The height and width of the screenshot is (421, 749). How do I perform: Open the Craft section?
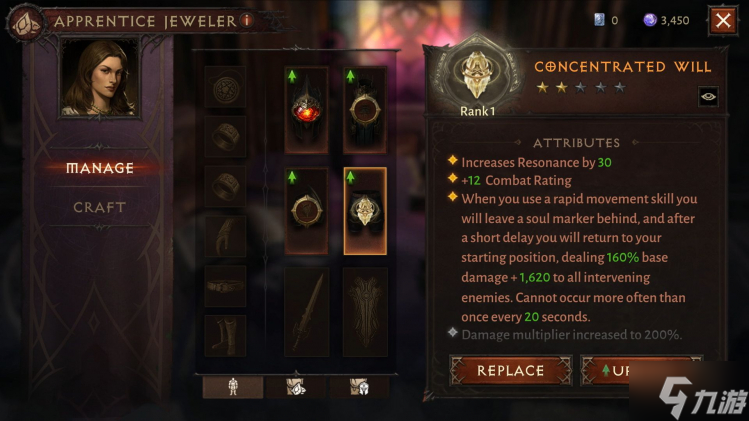100,207
